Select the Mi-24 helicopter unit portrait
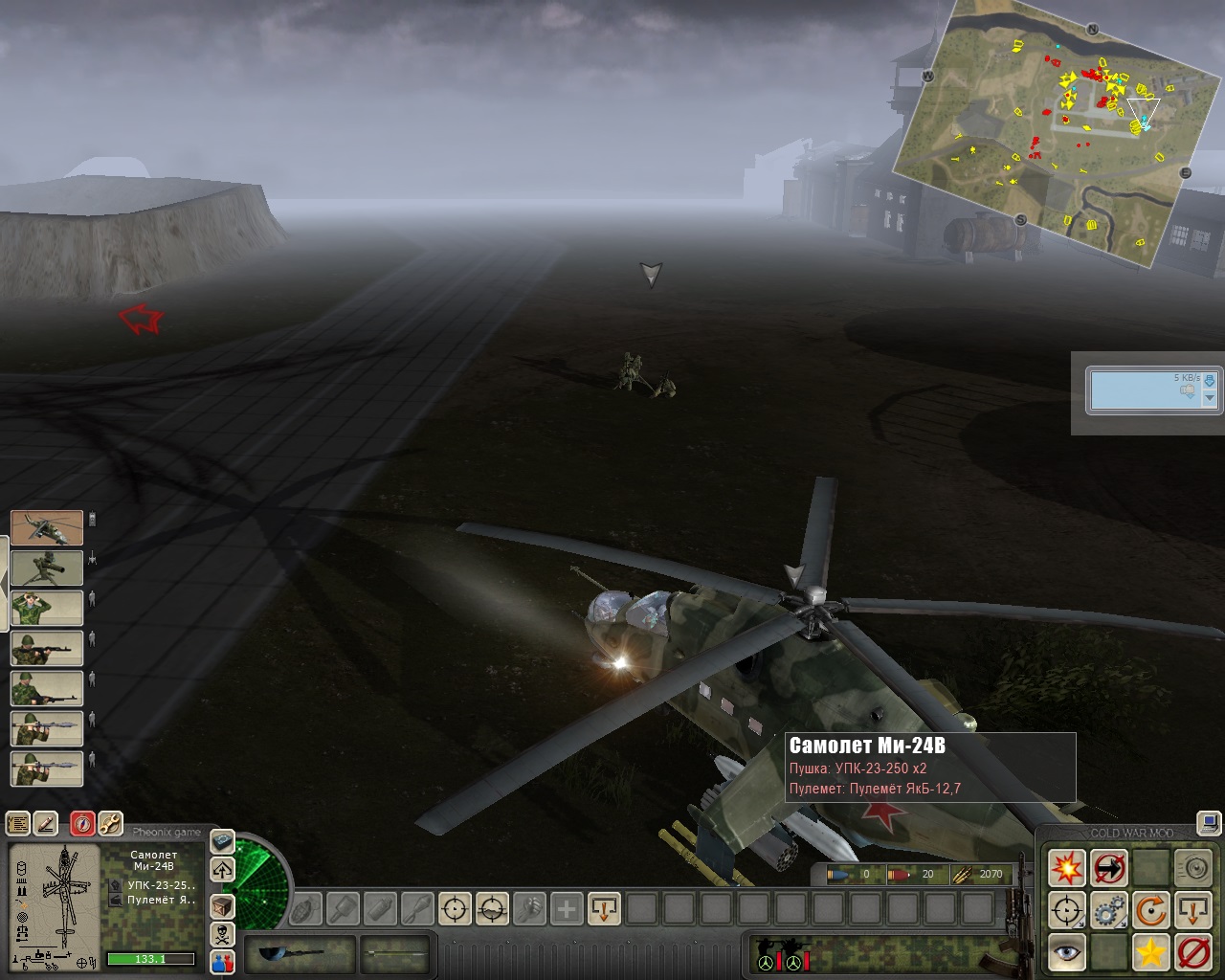This screenshot has height=980, width=1225. click(47, 528)
